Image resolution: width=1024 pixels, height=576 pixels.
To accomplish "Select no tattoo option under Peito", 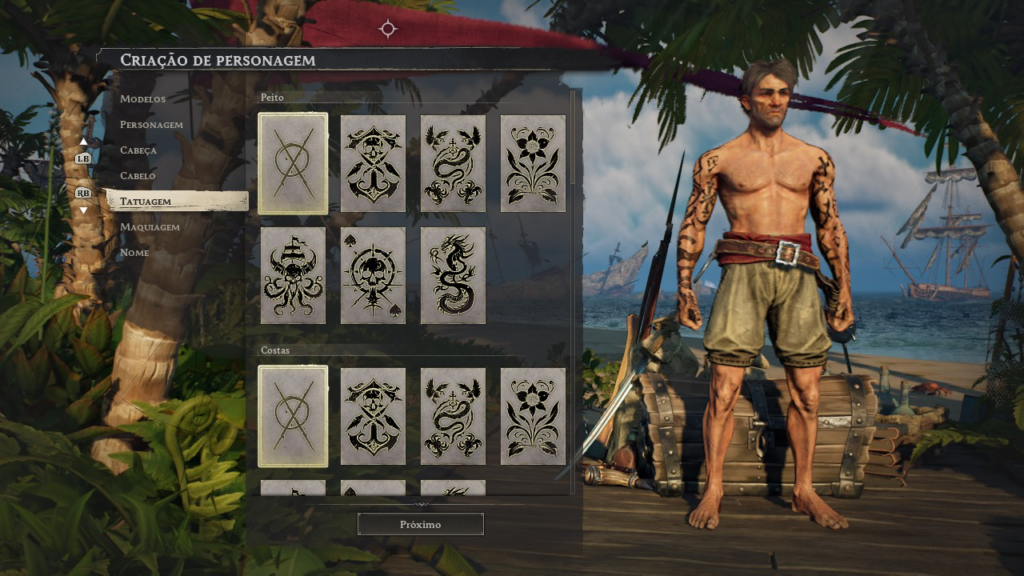I will pos(293,163).
